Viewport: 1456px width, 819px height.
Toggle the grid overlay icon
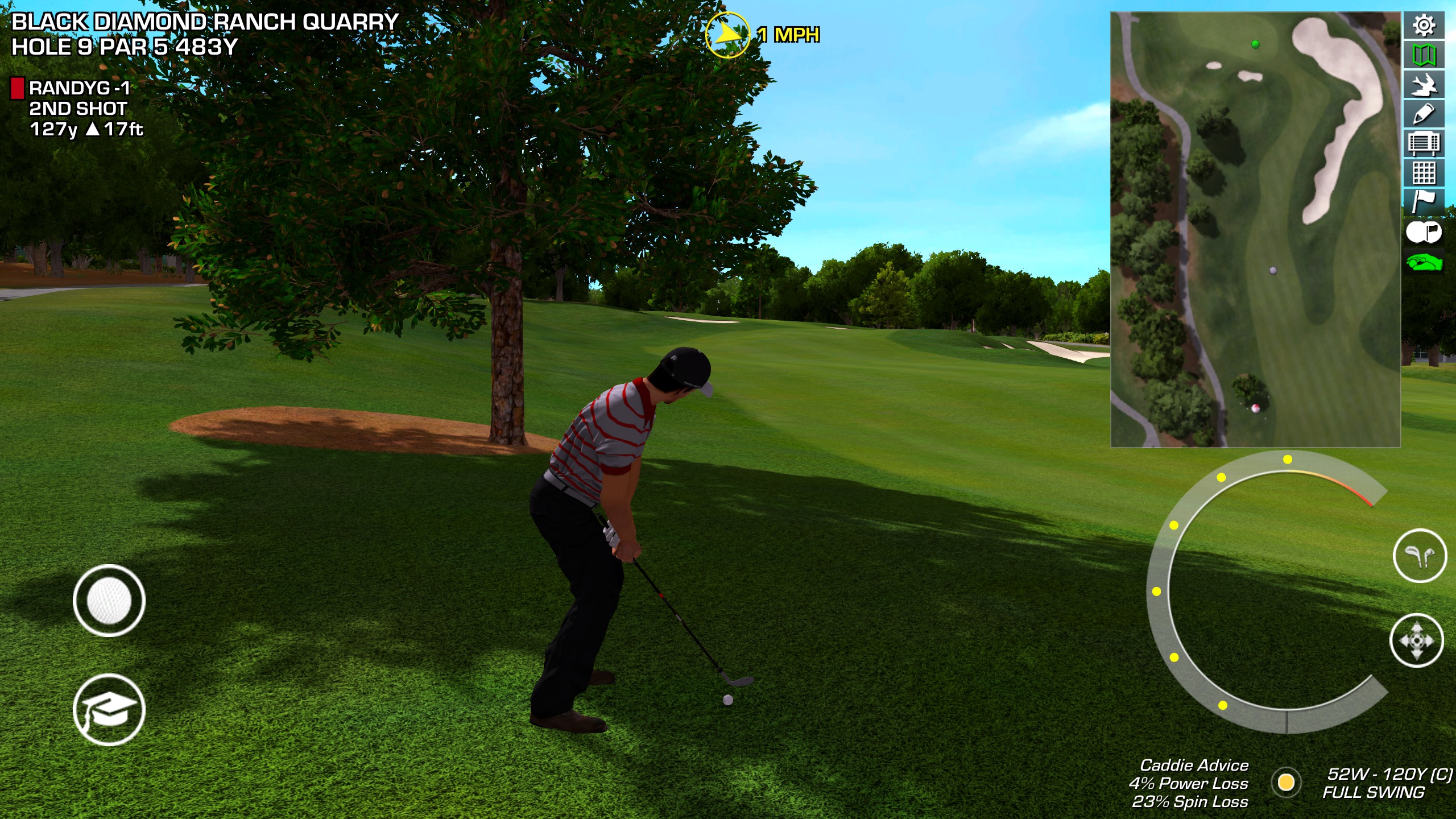[x=1424, y=172]
